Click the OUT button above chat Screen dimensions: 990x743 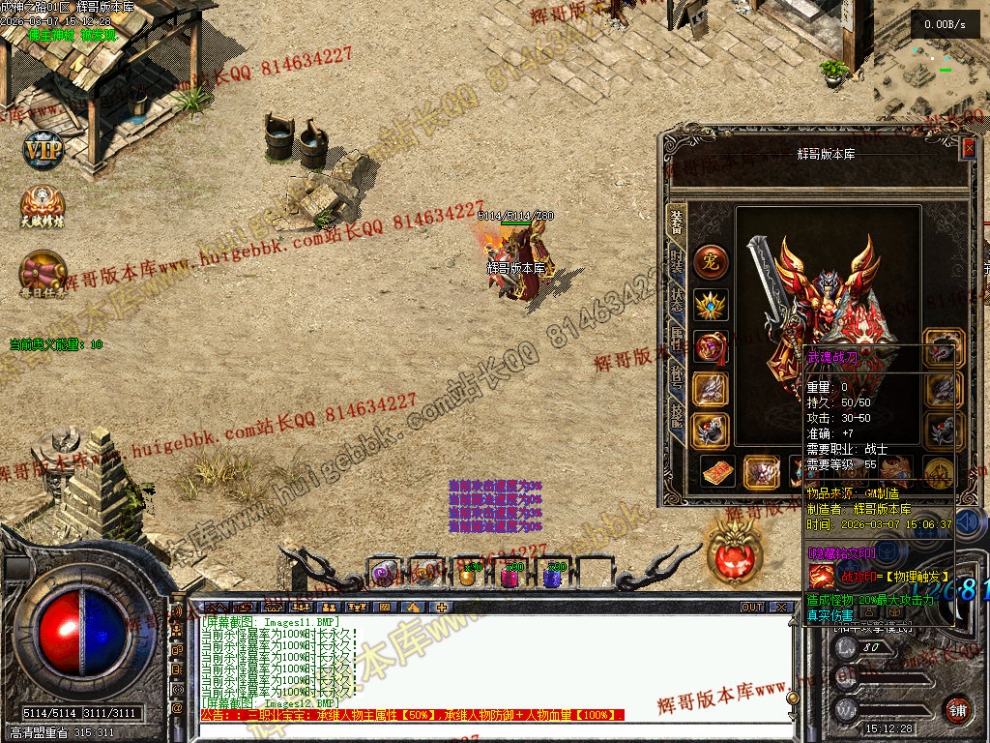[x=752, y=607]
